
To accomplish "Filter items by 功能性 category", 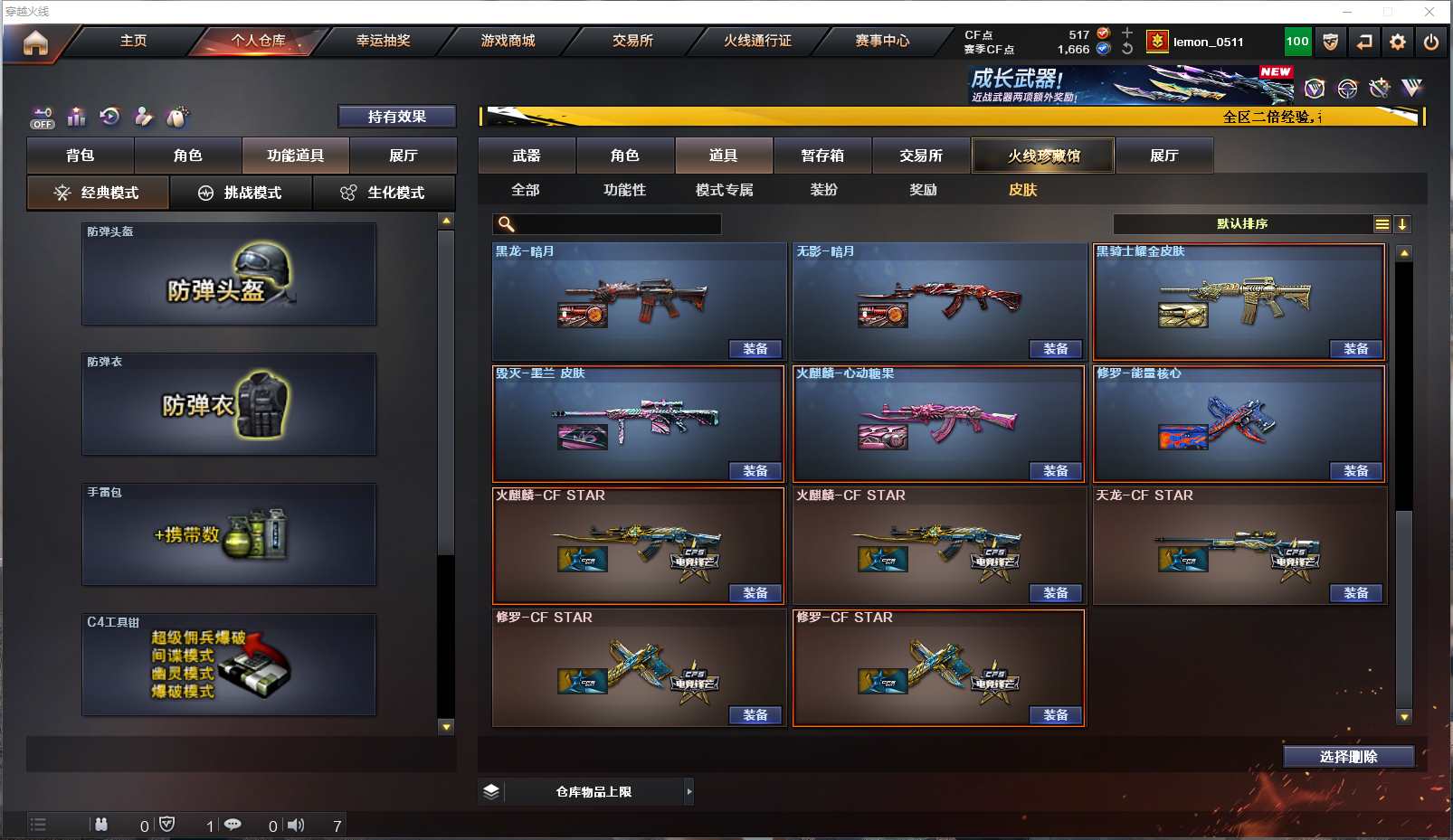I will 625,190.
